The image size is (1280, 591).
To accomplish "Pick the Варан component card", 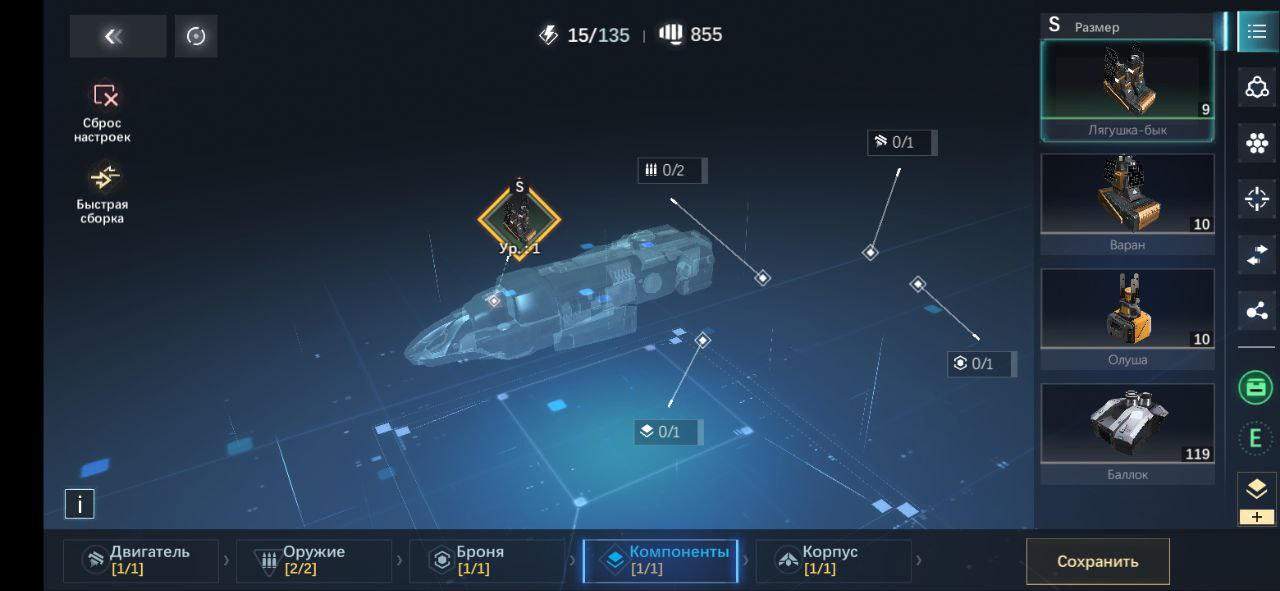I will [x=1127, y=204].
